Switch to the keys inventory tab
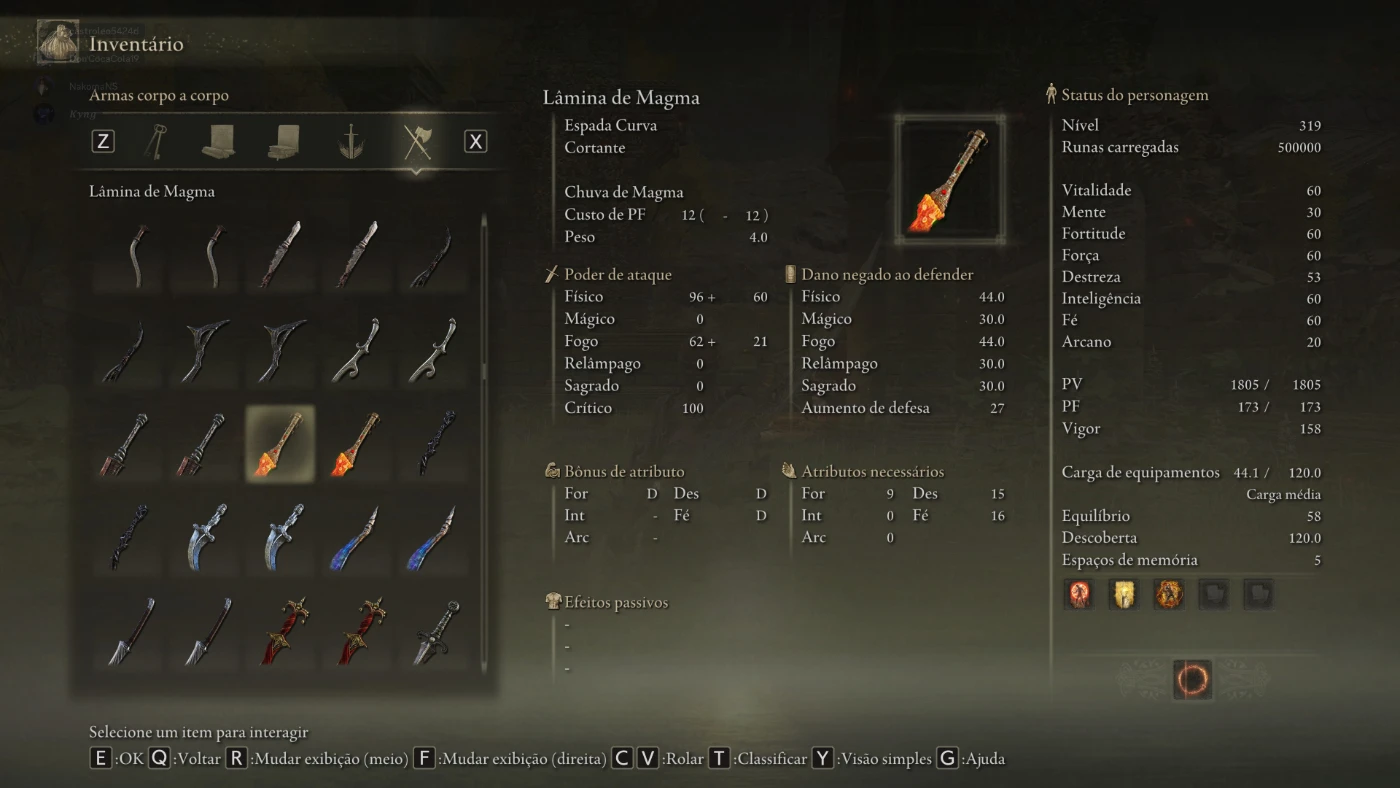Image resolution: width=1400 pixels, height=788 pixels. point(157,141)
